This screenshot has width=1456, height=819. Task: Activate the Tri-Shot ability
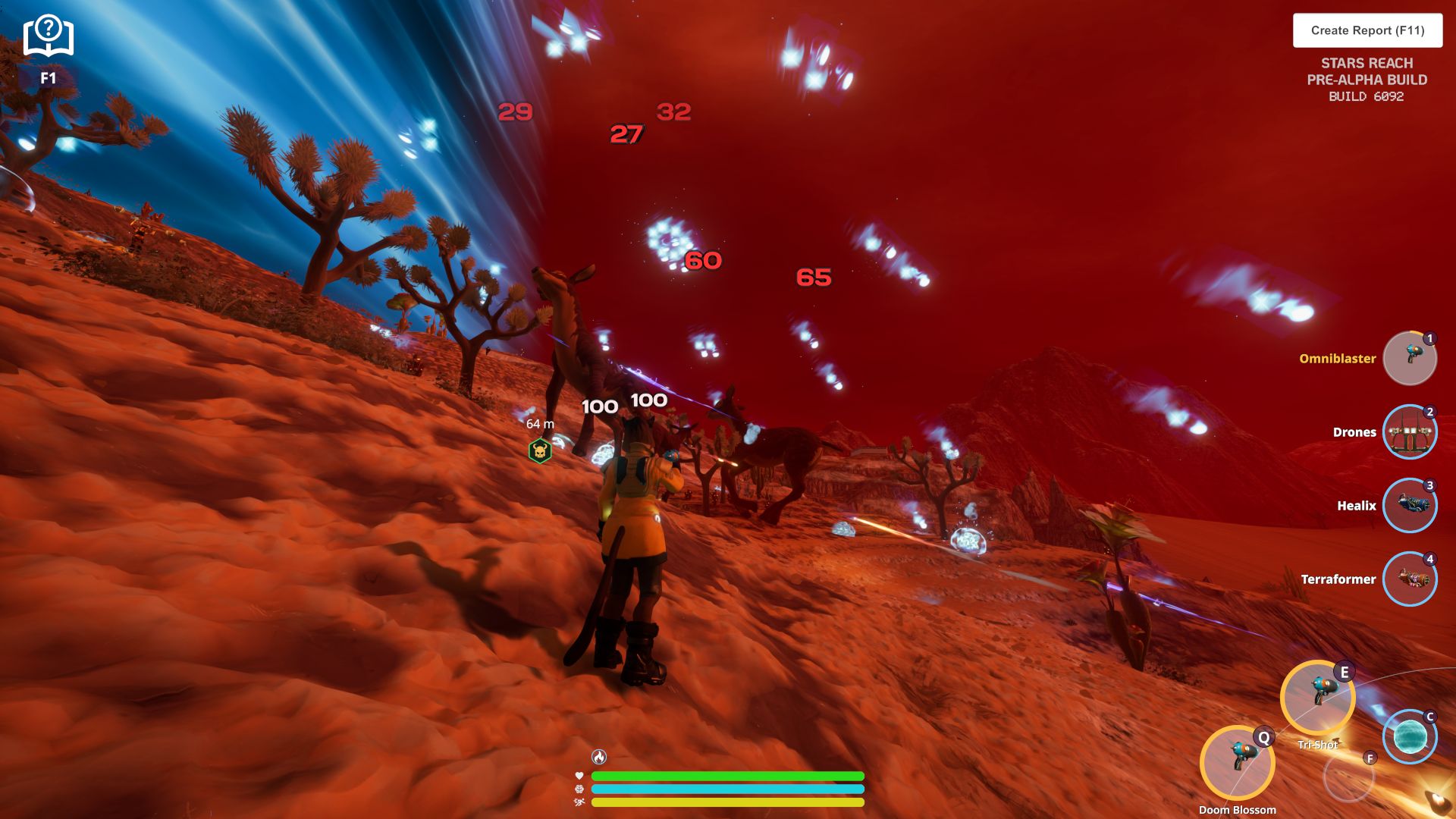(1317, 697)
